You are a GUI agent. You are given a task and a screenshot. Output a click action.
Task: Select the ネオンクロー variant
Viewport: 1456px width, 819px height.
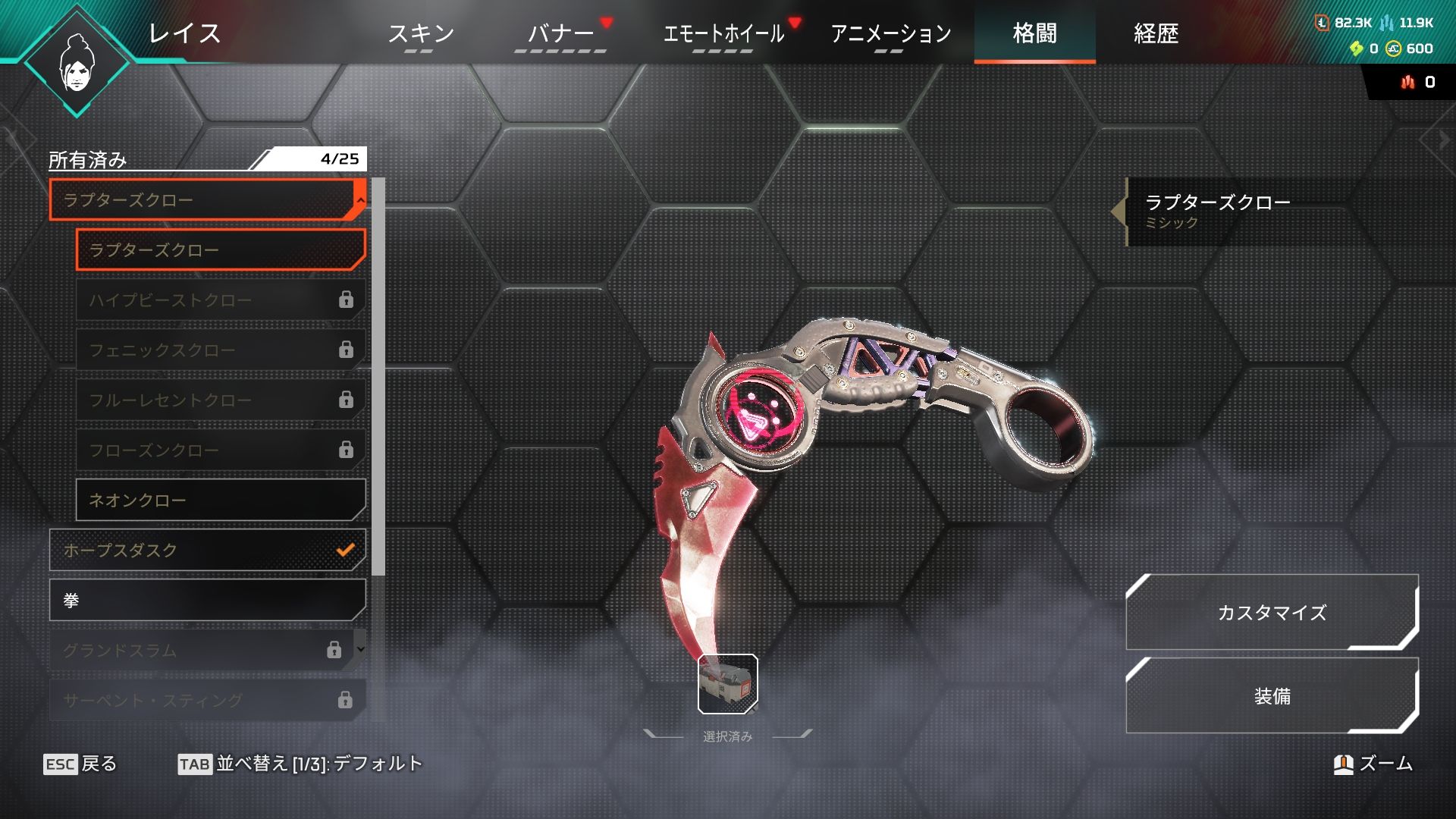pyautogui.click(x=220, y=500)
